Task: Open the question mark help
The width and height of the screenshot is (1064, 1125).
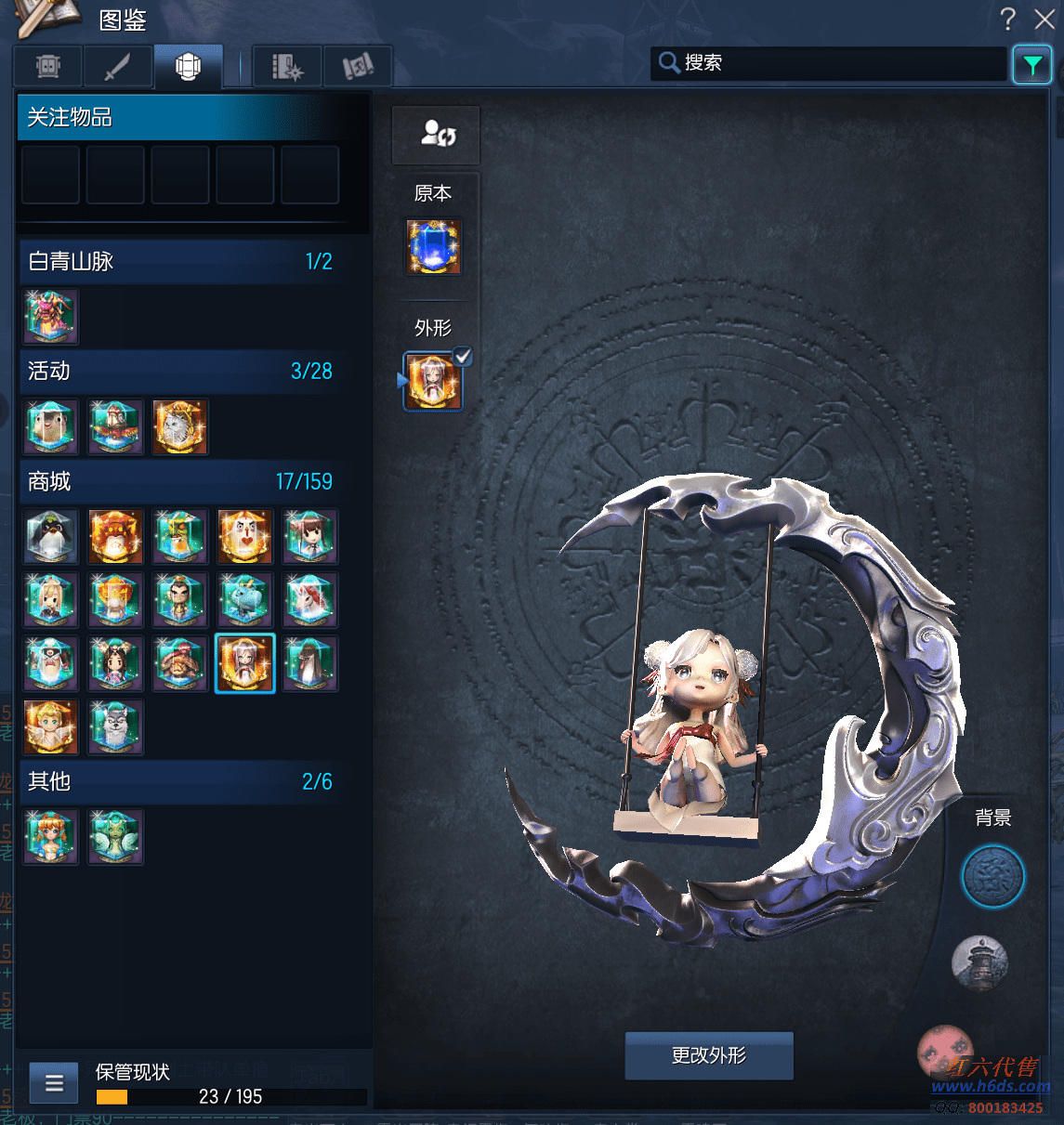Action: pos(1008,19)
